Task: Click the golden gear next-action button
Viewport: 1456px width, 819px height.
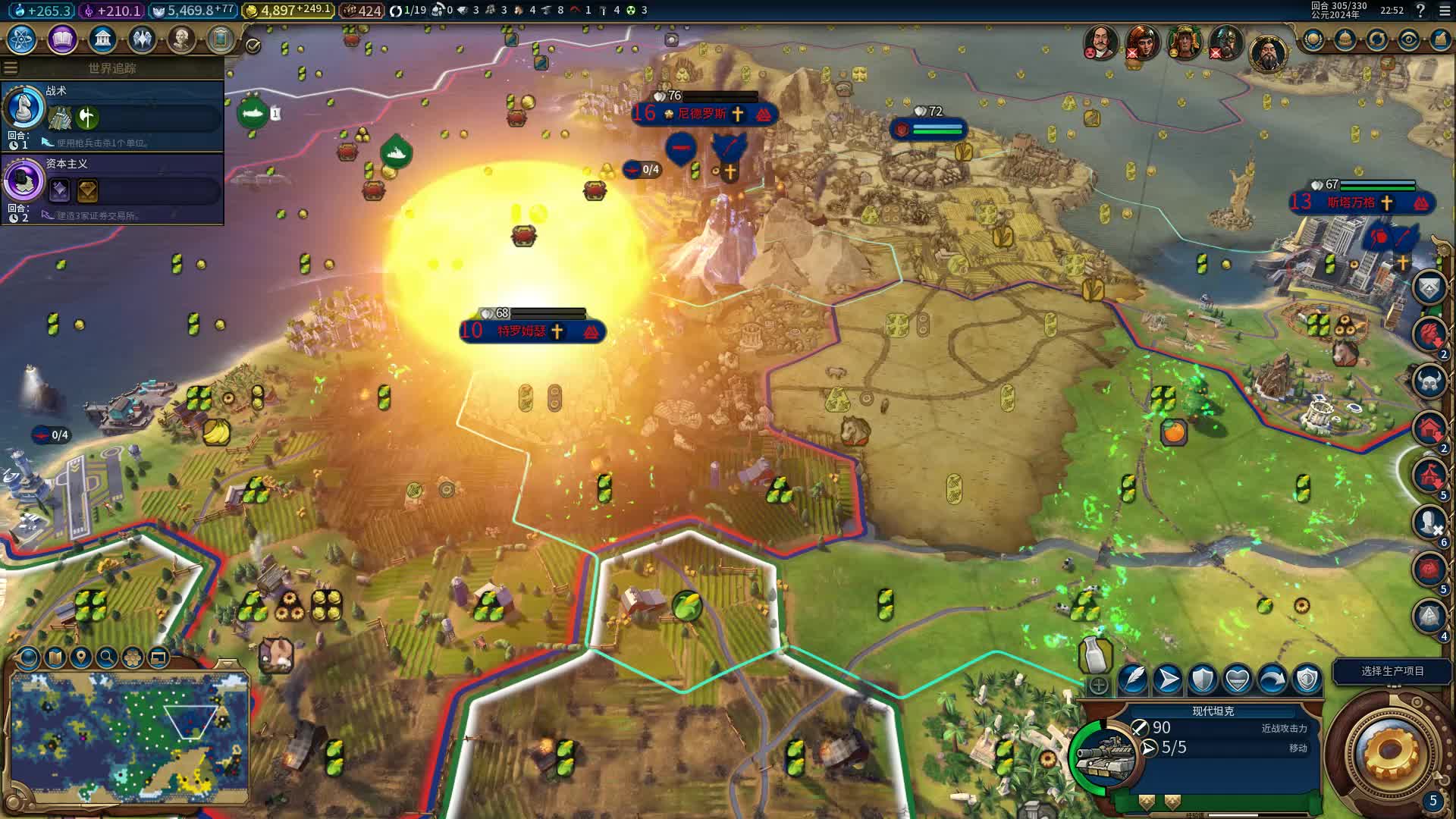Action: pos(1389,750)
